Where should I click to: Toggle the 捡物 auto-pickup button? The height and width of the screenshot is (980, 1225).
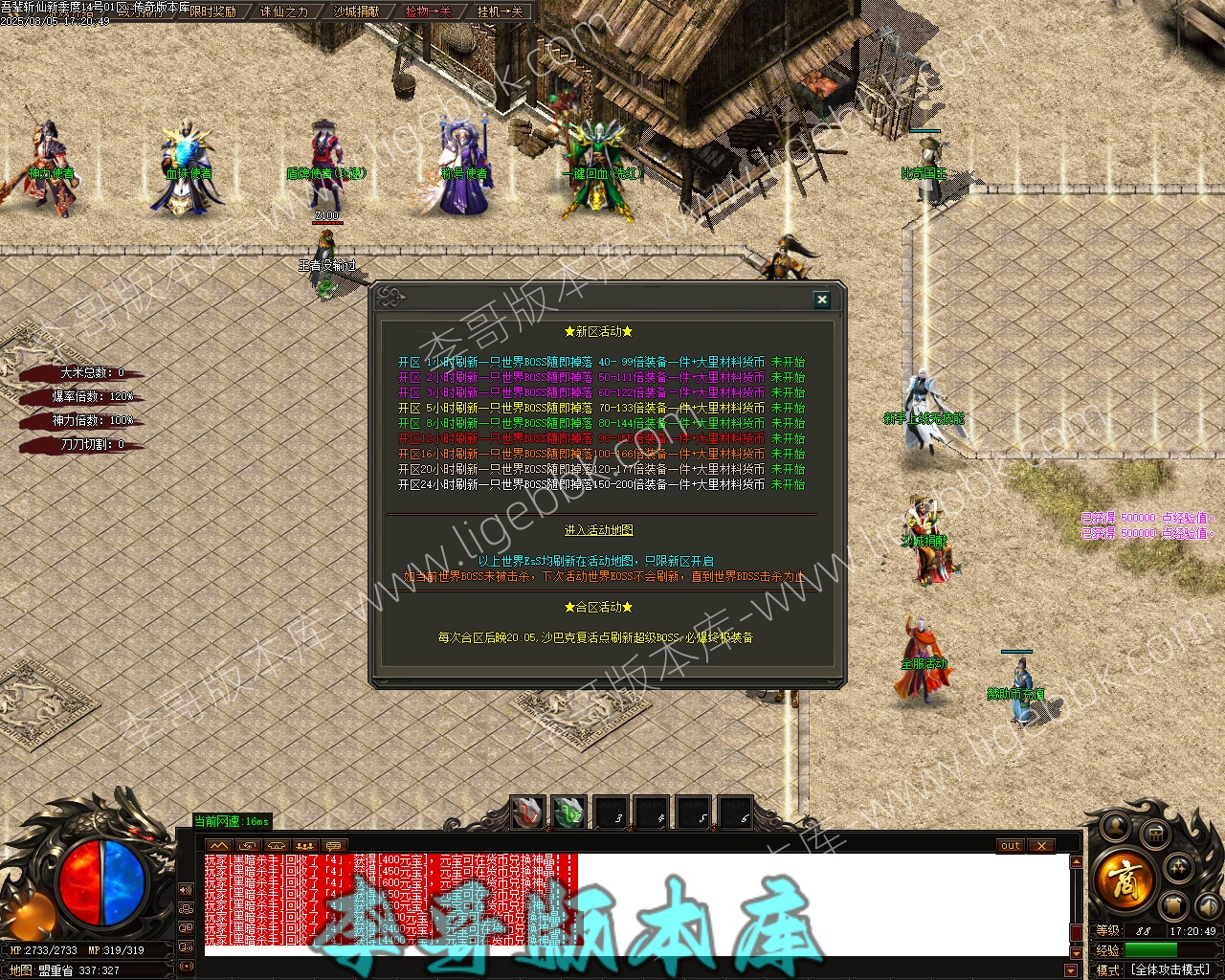pos(428,11)
